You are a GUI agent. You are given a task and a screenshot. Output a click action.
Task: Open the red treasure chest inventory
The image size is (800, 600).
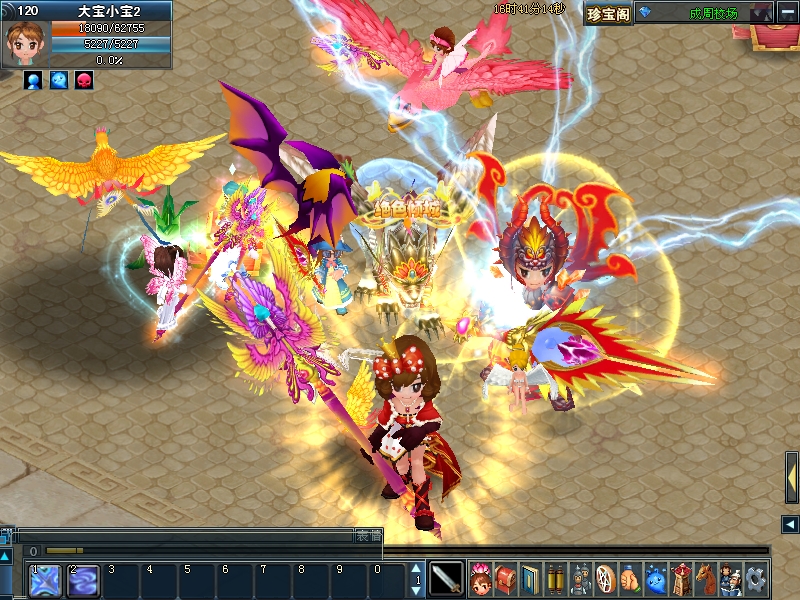(506, 578)
